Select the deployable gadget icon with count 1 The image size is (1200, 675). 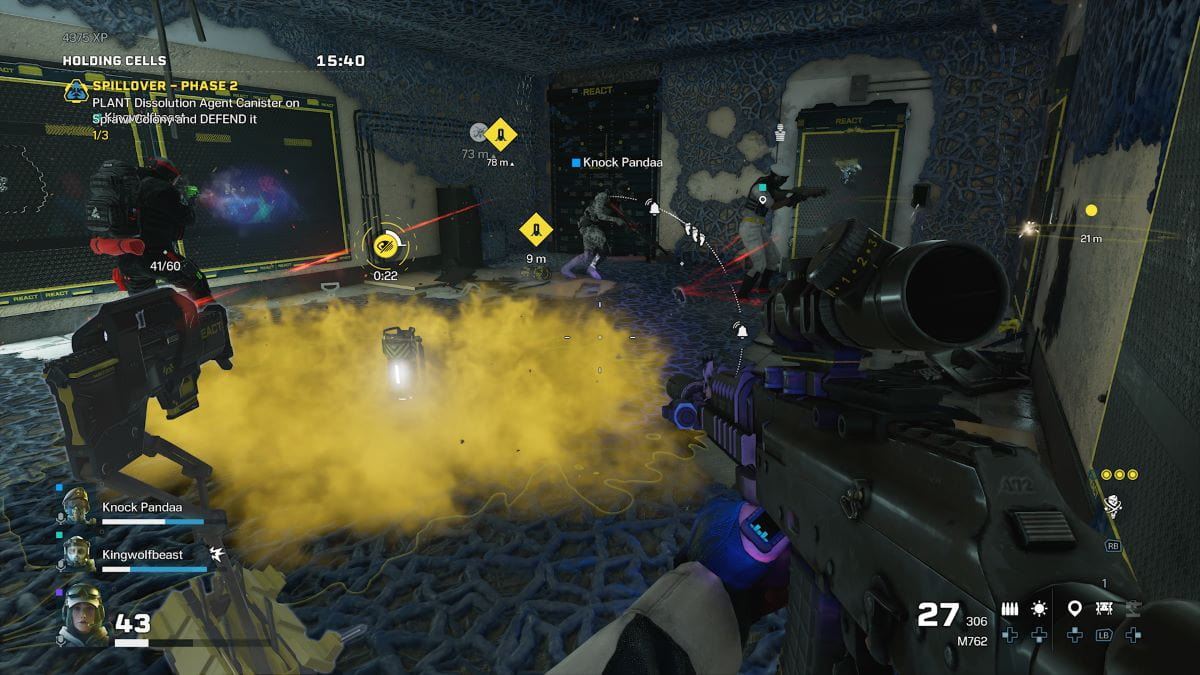coord(1105,607)
